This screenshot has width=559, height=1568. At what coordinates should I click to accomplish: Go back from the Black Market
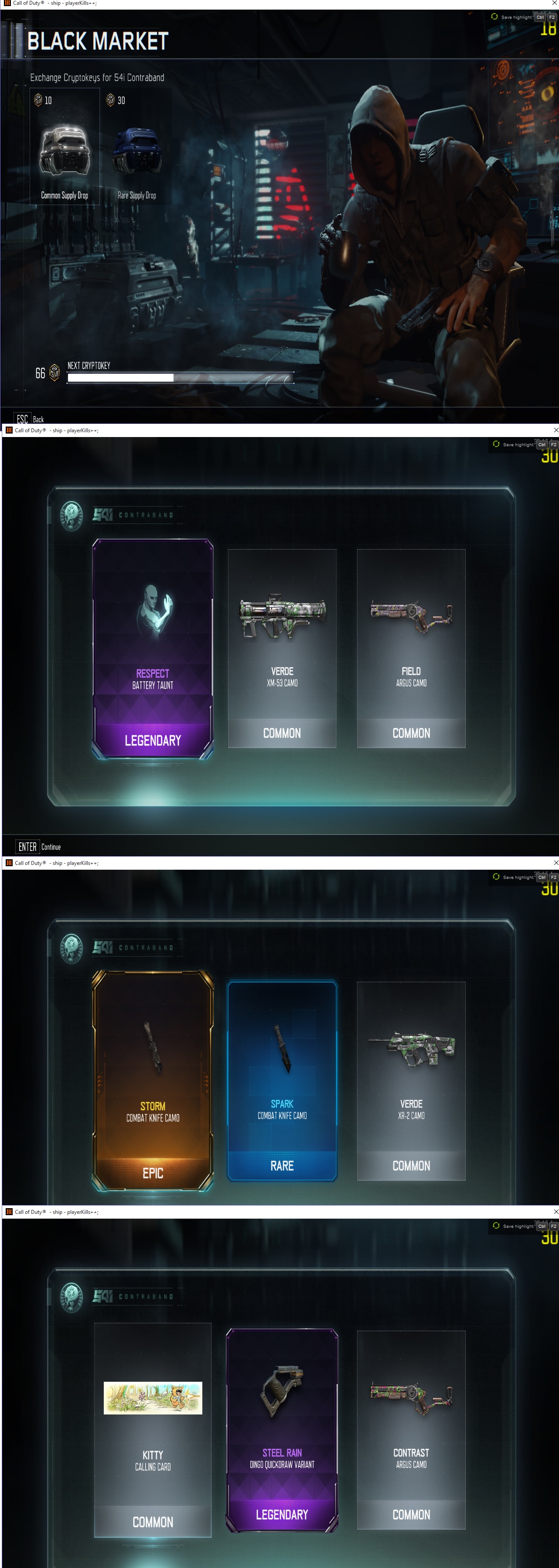[x=30, y=419]
